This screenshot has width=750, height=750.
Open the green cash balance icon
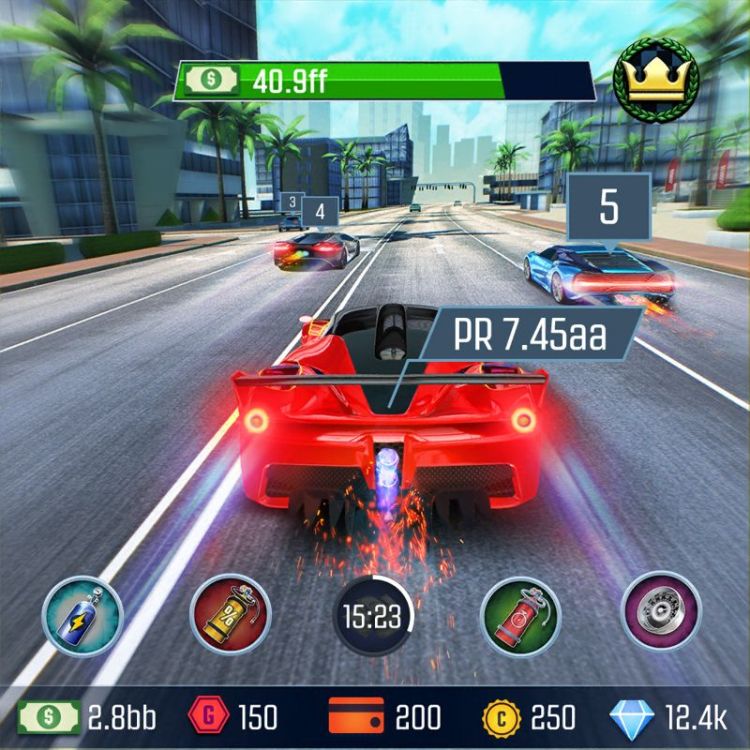click(x=47, y=717)
